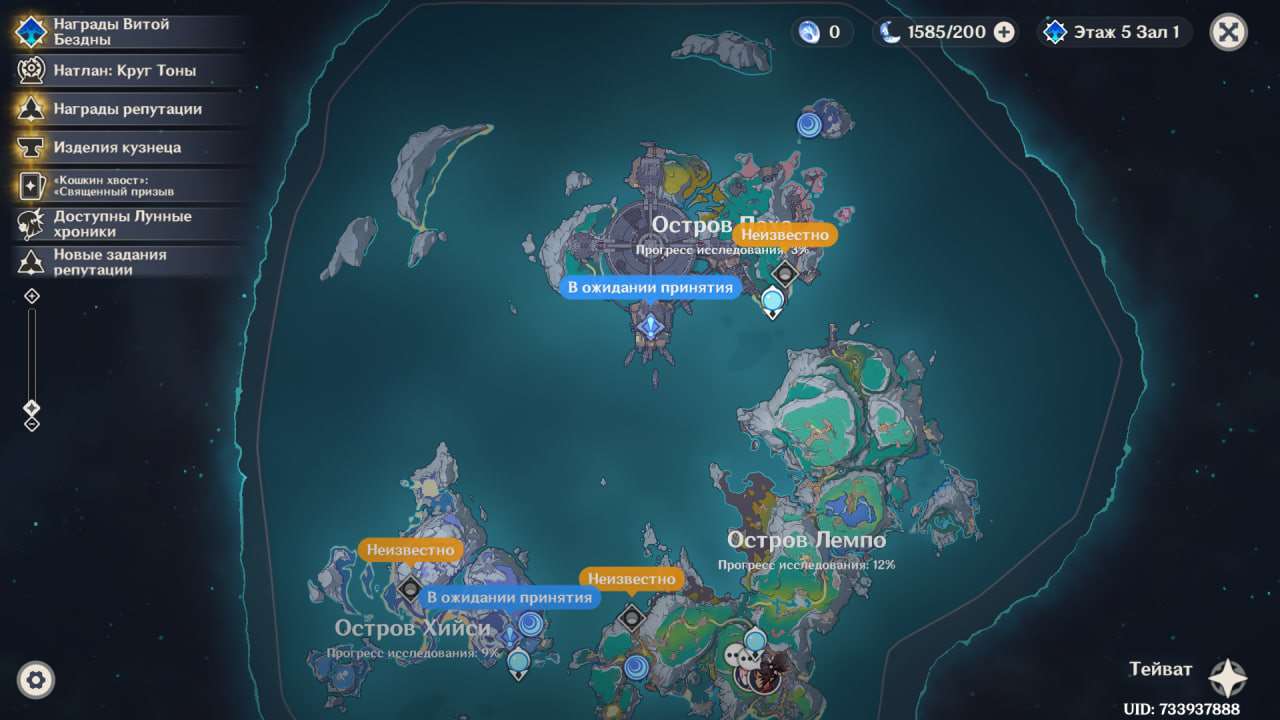Zoom out with the map slider's minus button
The width and height of the screenshot is (1280, 720).
tap(32, 424)
